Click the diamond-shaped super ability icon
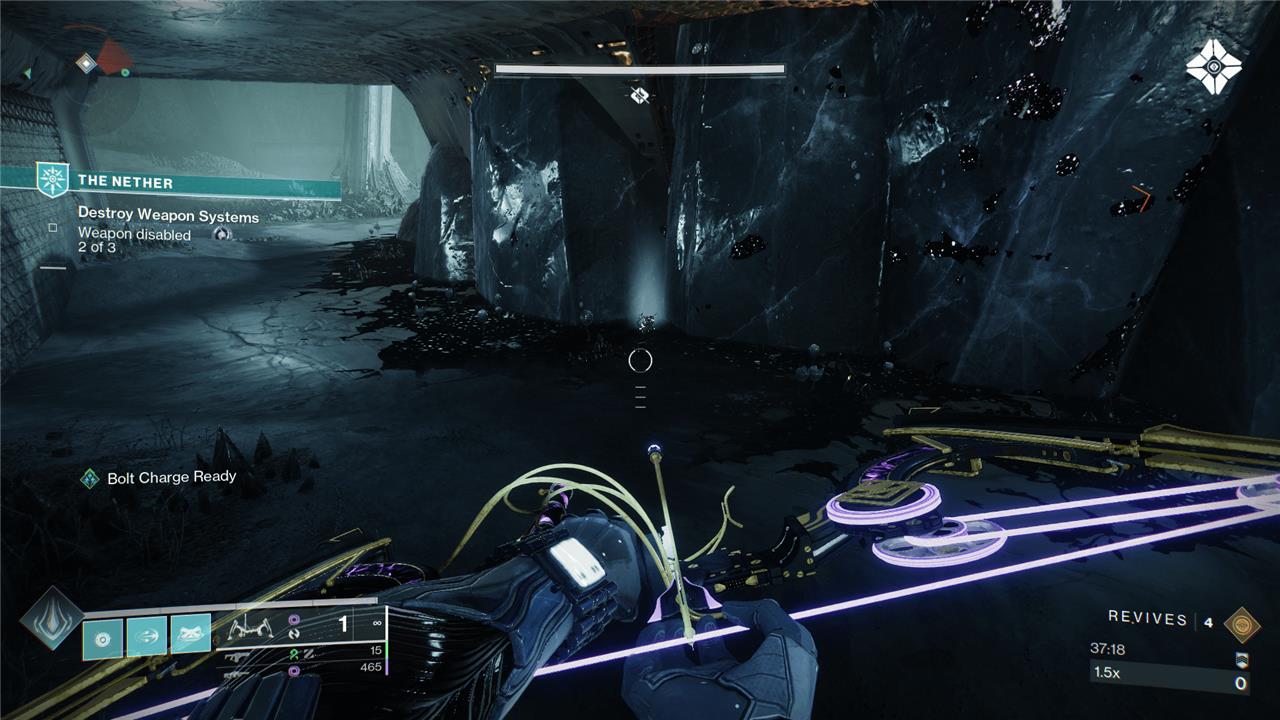This screenshot has height=720, width=1280. [x=49, y=617]
